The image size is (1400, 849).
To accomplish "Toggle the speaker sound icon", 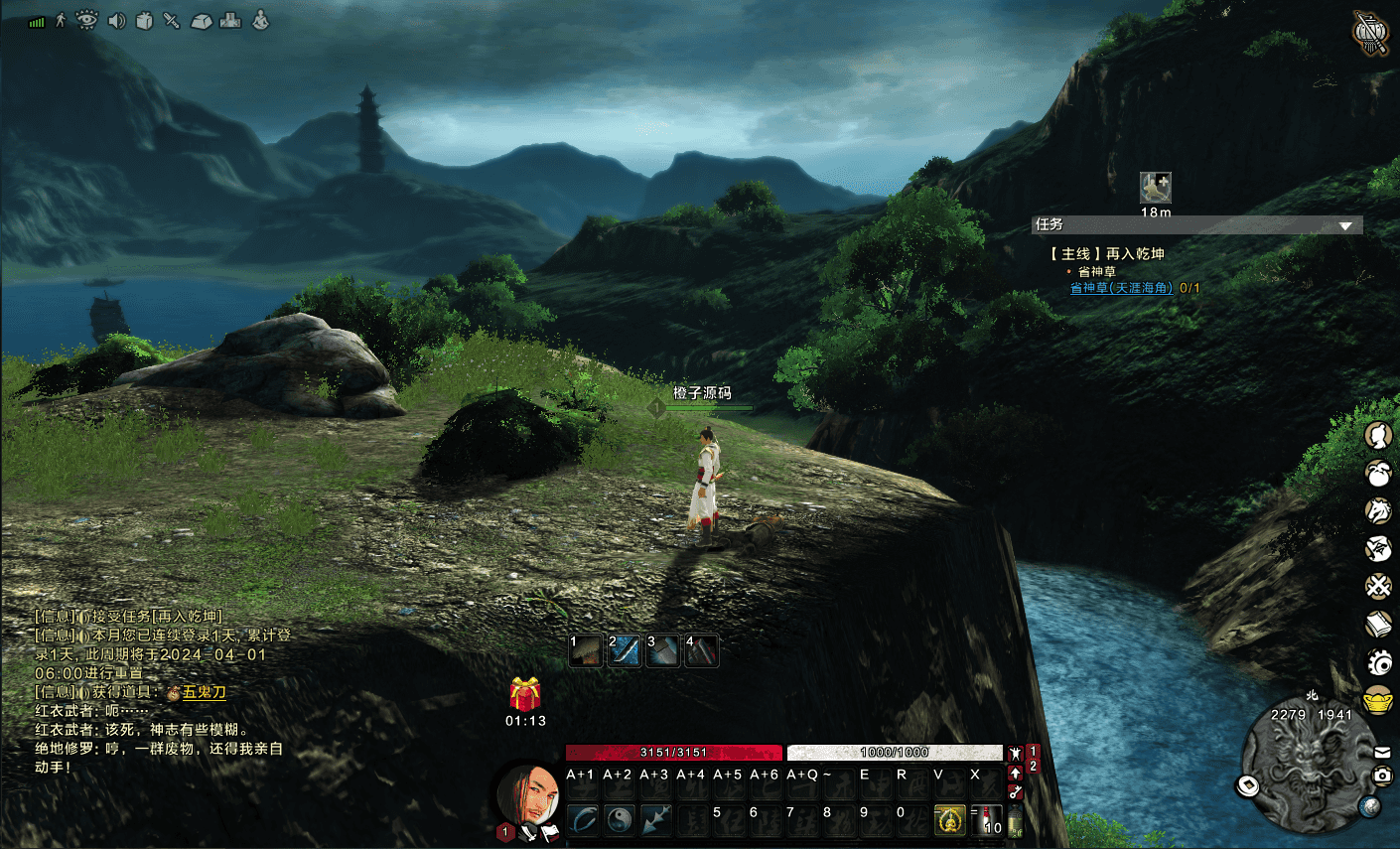I will pyautogui.click(x=116, y=20).
